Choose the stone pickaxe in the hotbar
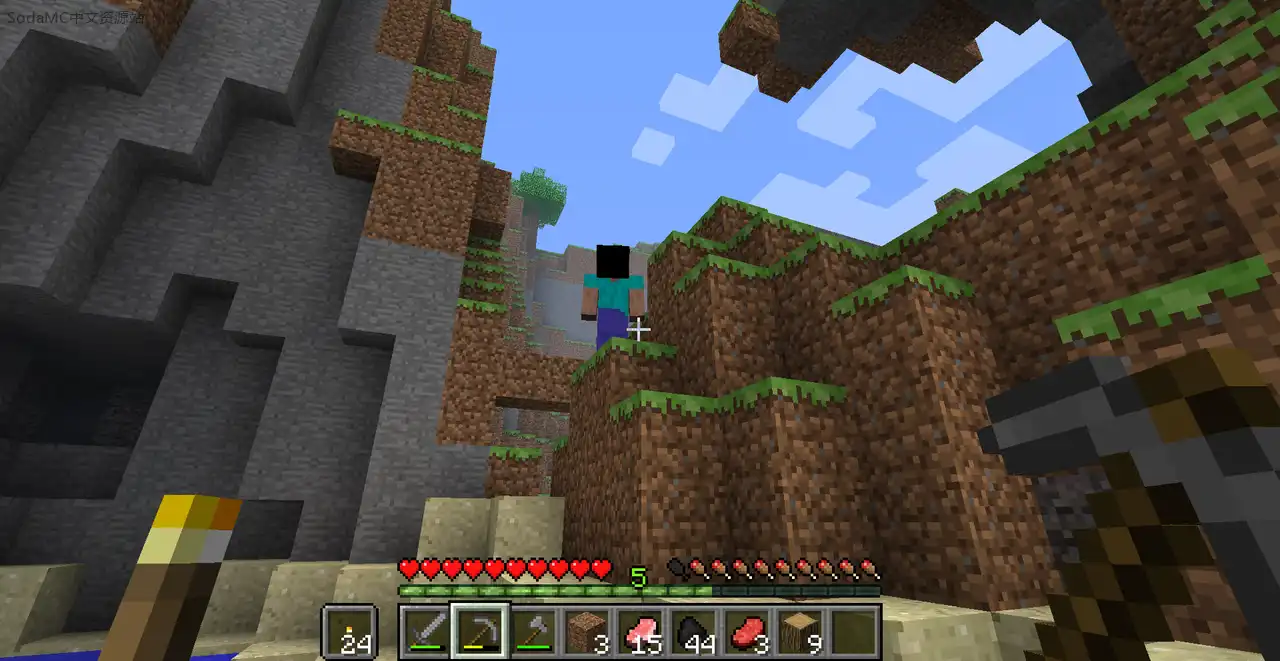Screen dimensions: 1280x661 [481, 631]
